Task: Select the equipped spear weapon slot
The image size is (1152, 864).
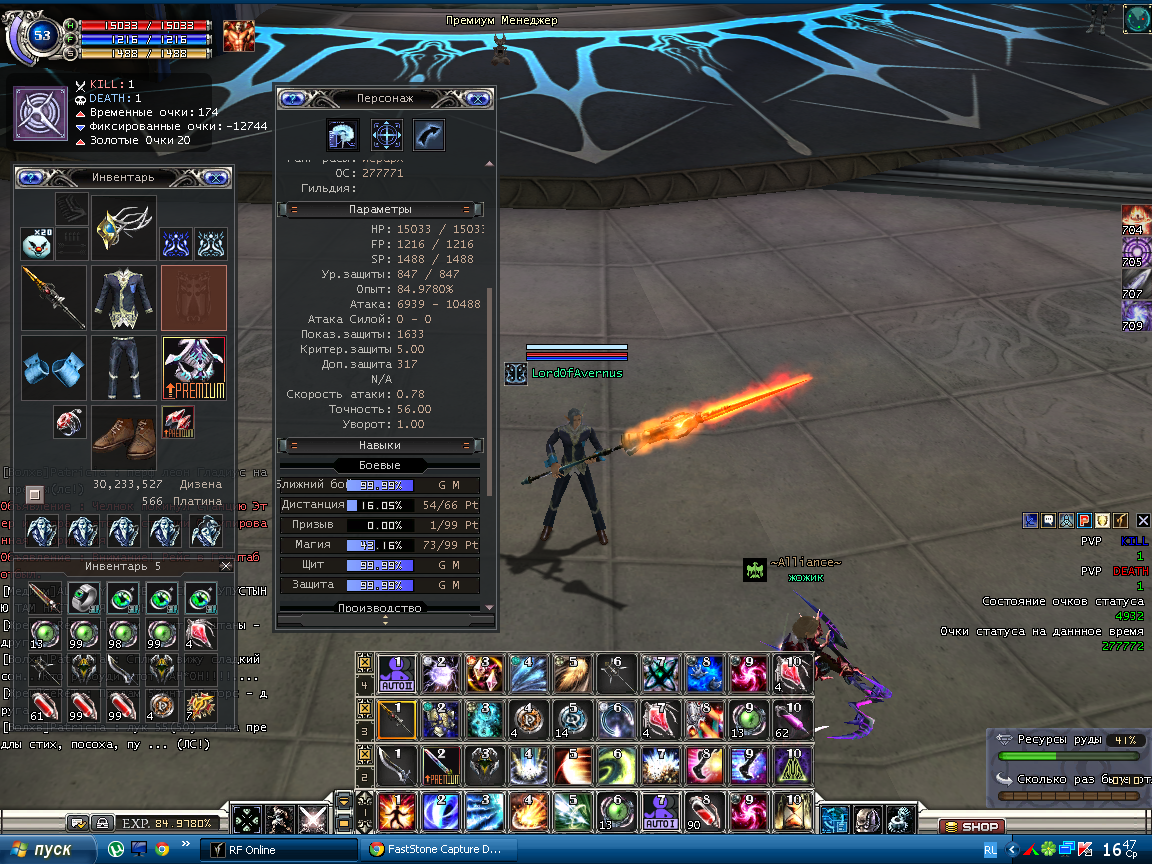Action: [53, 297]
